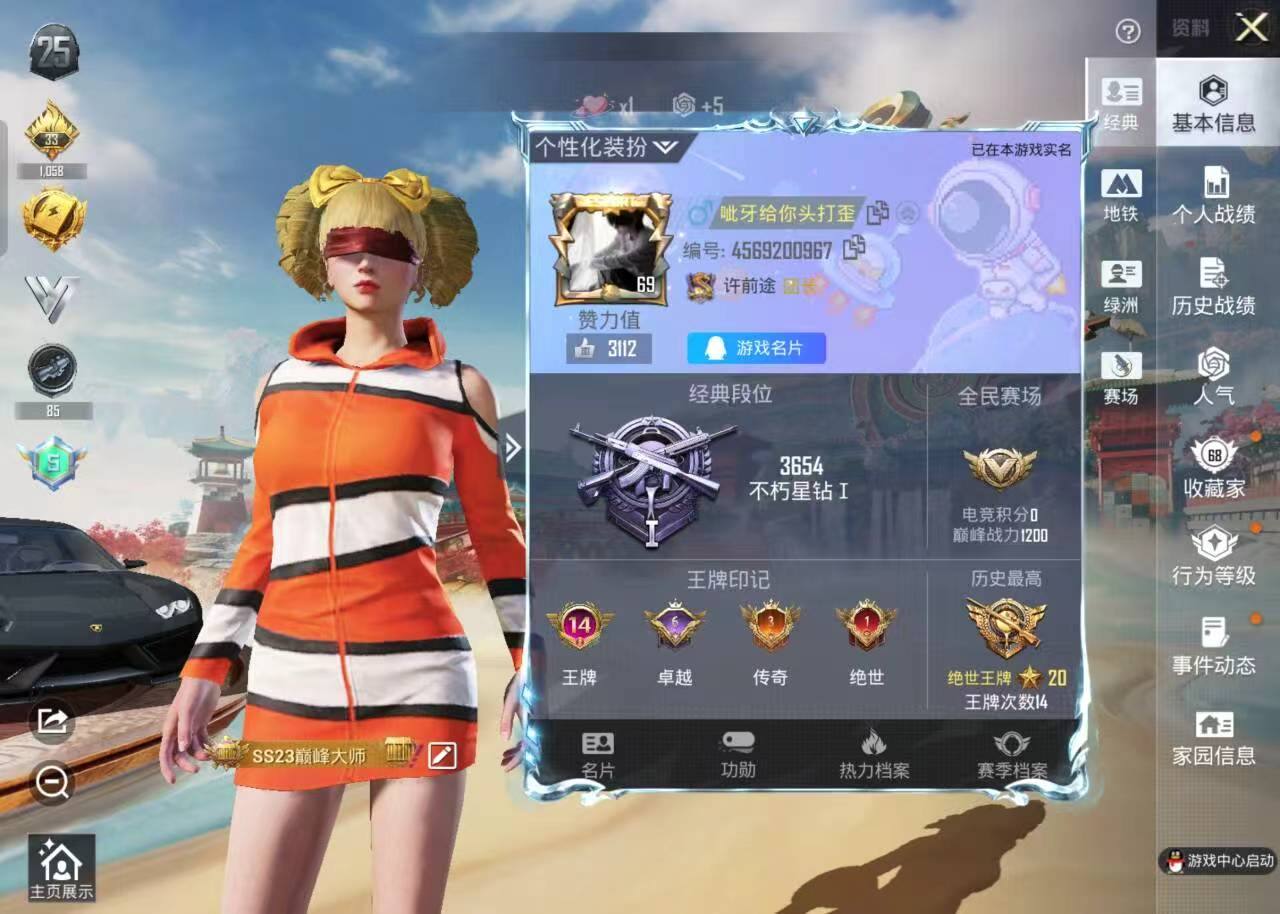Open the 收藏家 collector page
This screenshot has width=1280, height=914.
click(1214, 469)
